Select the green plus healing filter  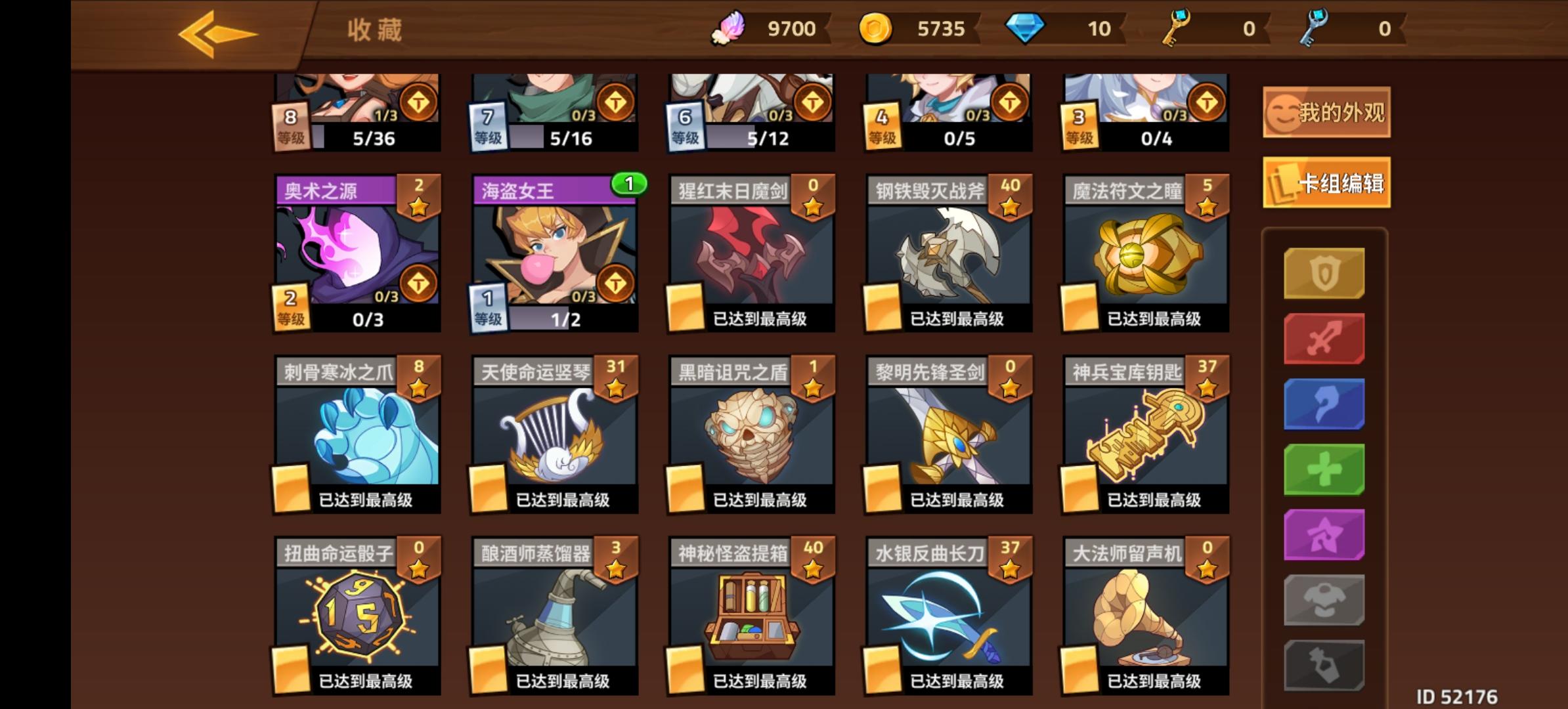[1324, 468]
